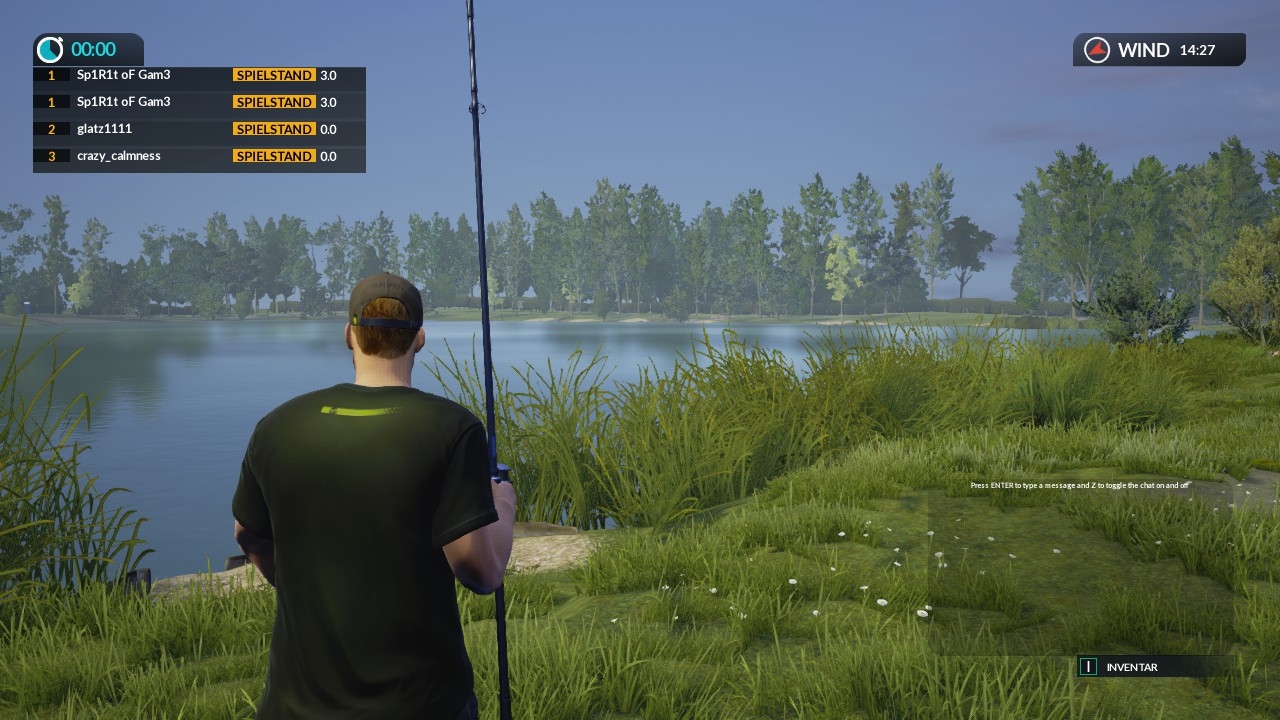Select the glatz1111 scoreboard row

pos(199,129)
